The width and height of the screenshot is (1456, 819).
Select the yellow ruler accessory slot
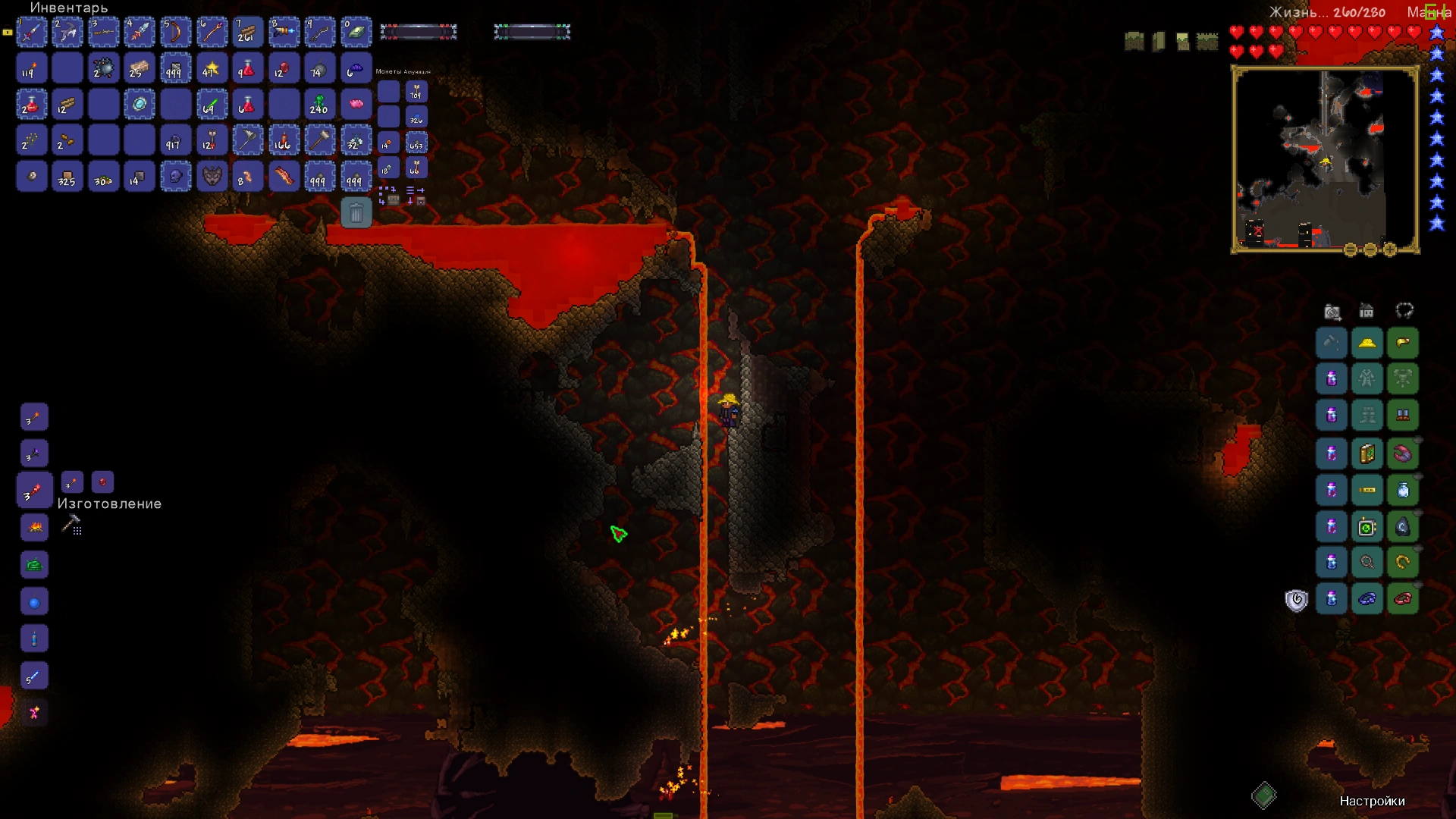click(x=1367, y=489)
